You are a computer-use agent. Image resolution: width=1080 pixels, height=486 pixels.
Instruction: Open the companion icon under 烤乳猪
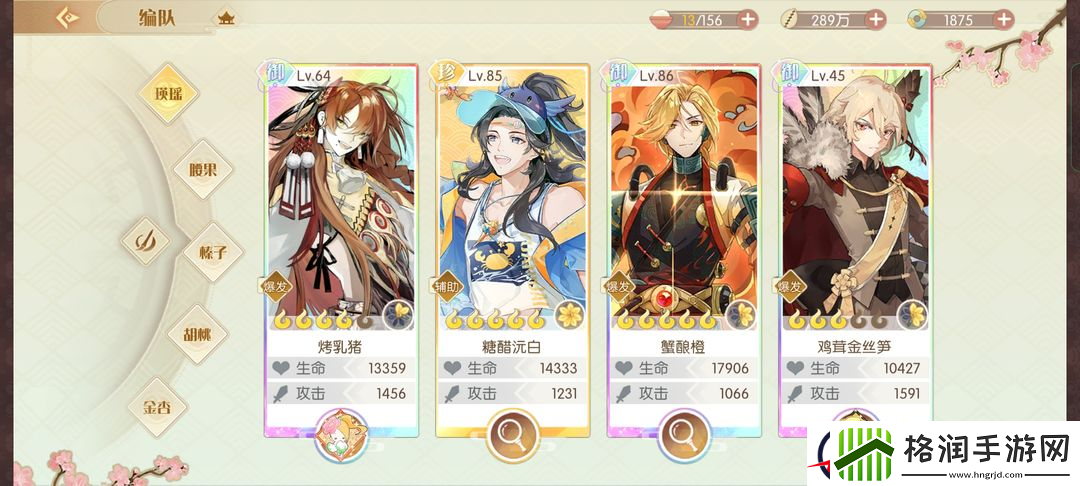[x=341, y=435]
